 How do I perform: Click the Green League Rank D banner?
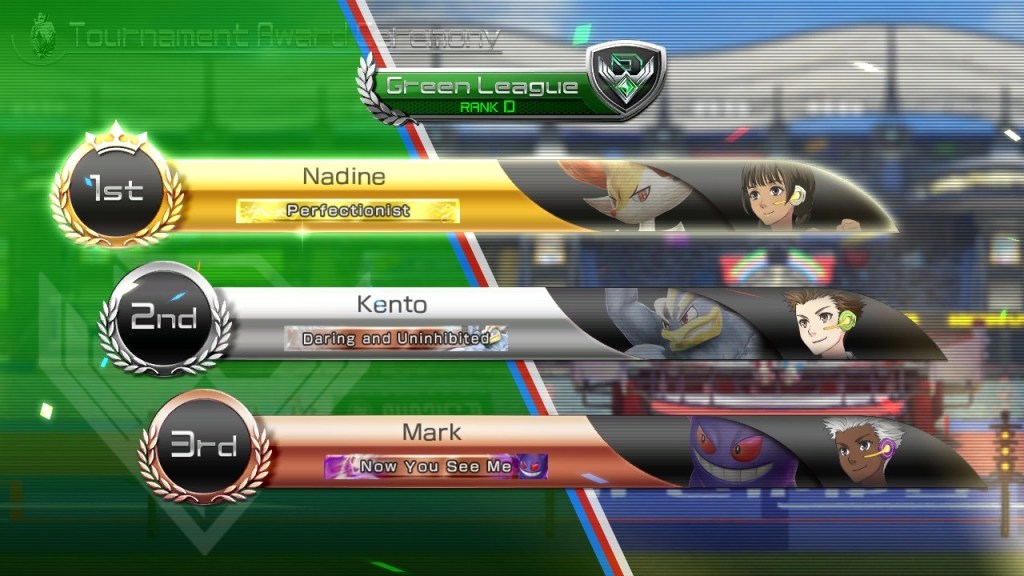click(x=482, y=90)
